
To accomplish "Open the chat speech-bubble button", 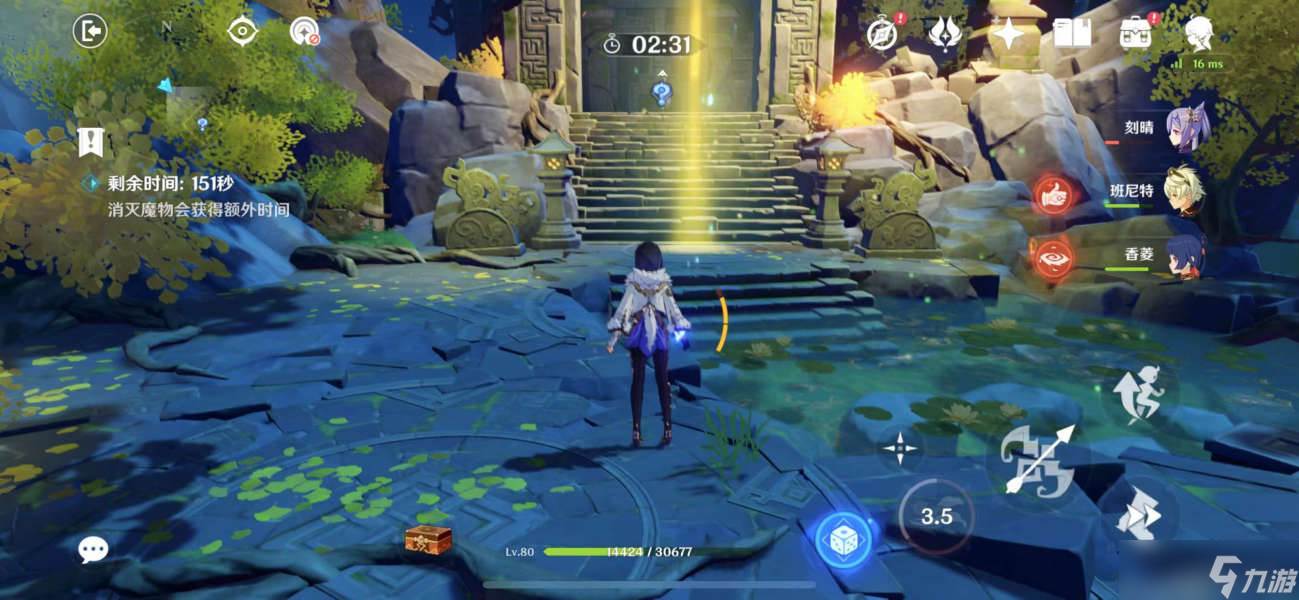I will (94, 548).
